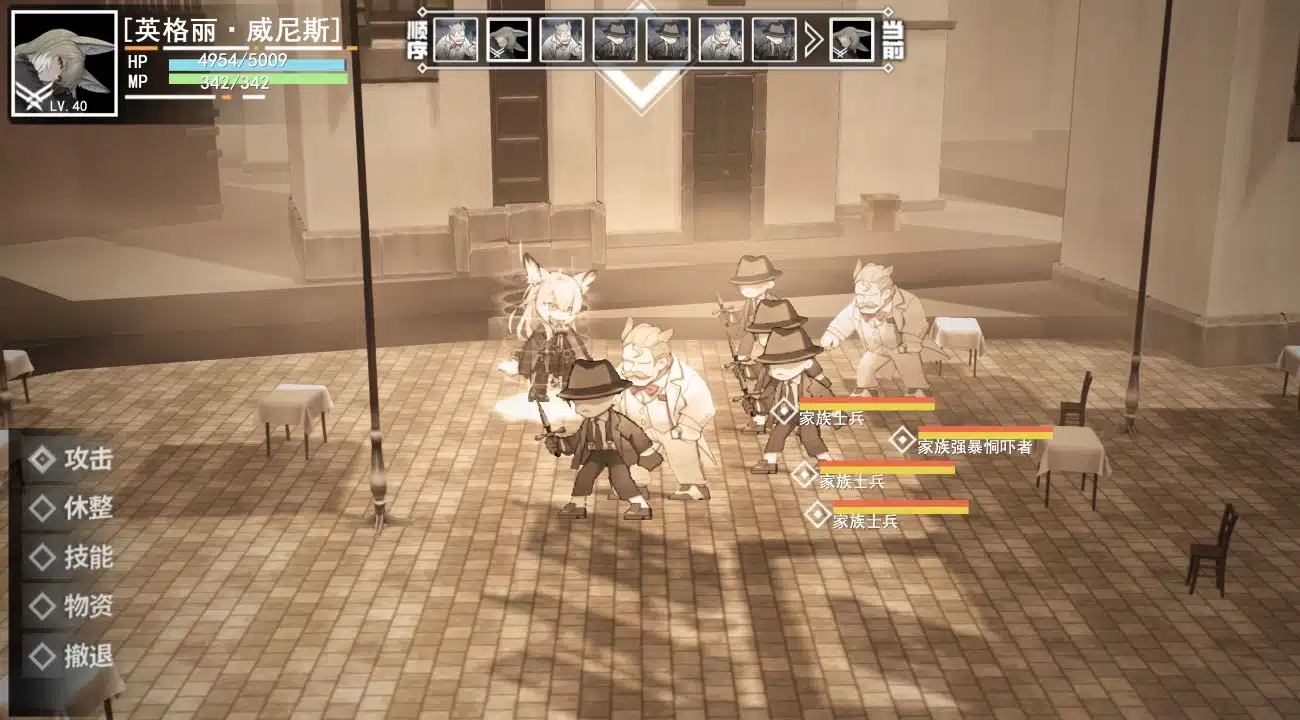Select the current-turn portrait beside 当前
The image size is (1300, 720).
pyautogui.click(x=851, y=40)
